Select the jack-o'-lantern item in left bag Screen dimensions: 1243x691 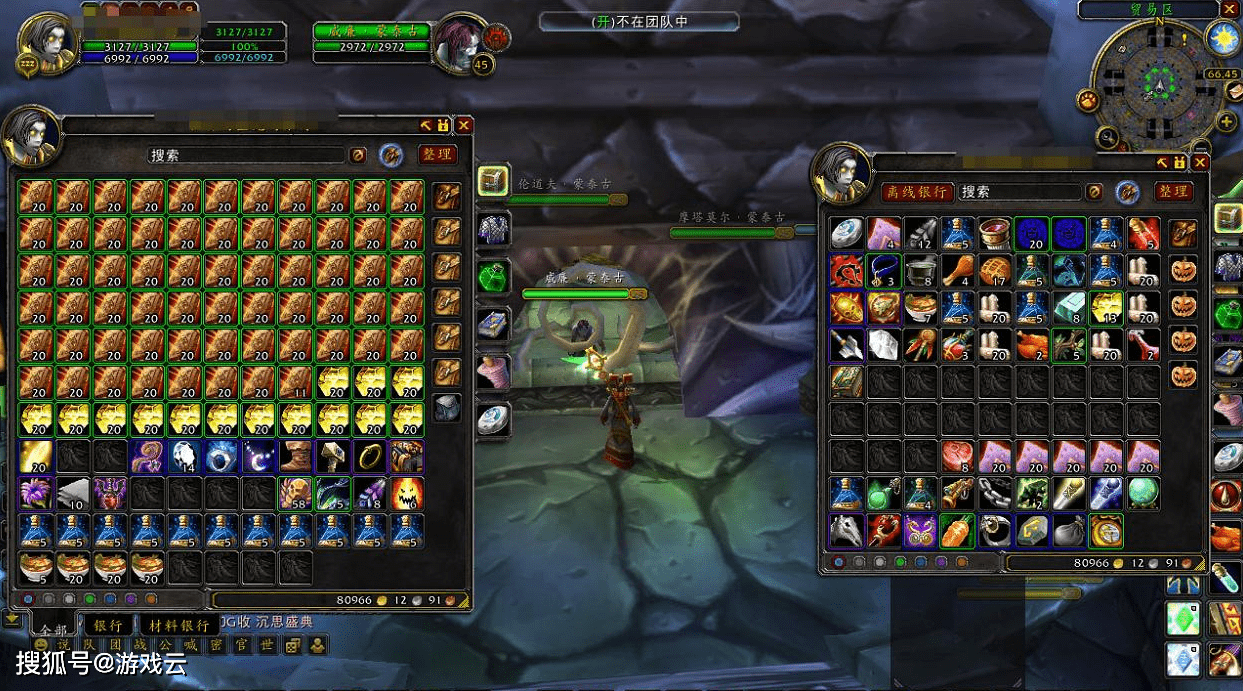pyautogui.click(x=407, y=493)
